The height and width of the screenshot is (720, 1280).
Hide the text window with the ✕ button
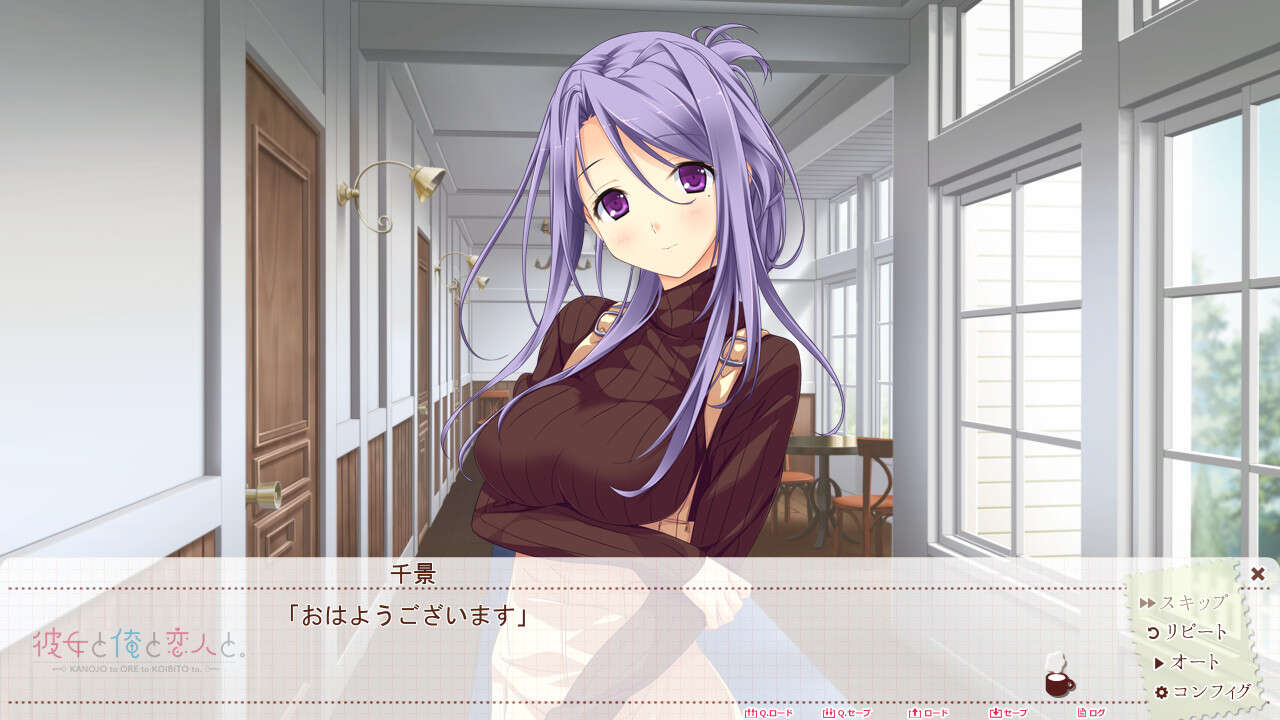click(1257, 575)
